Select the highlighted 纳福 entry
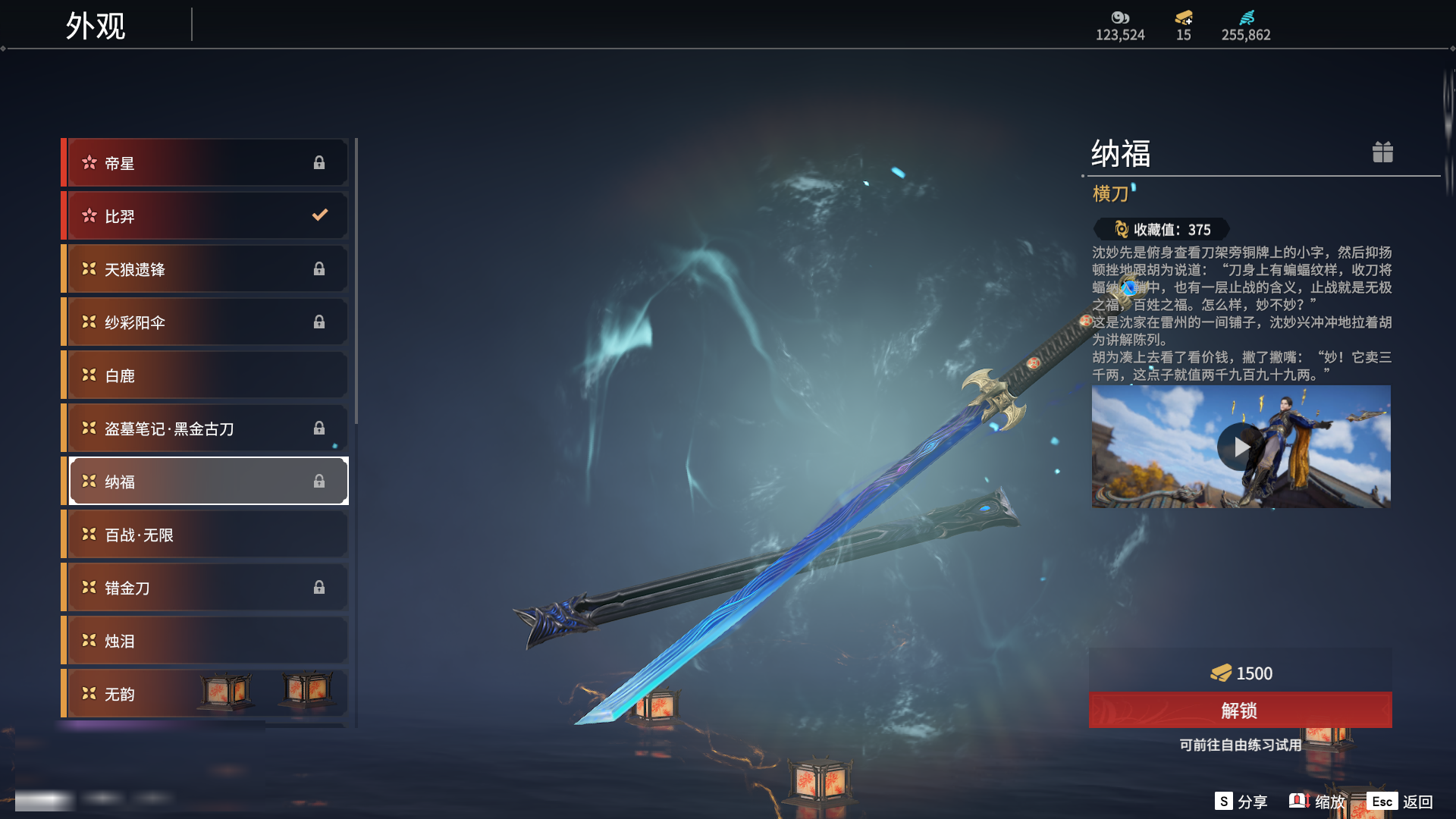This screenshot has width=1456, height=819. tap(206, 482)
